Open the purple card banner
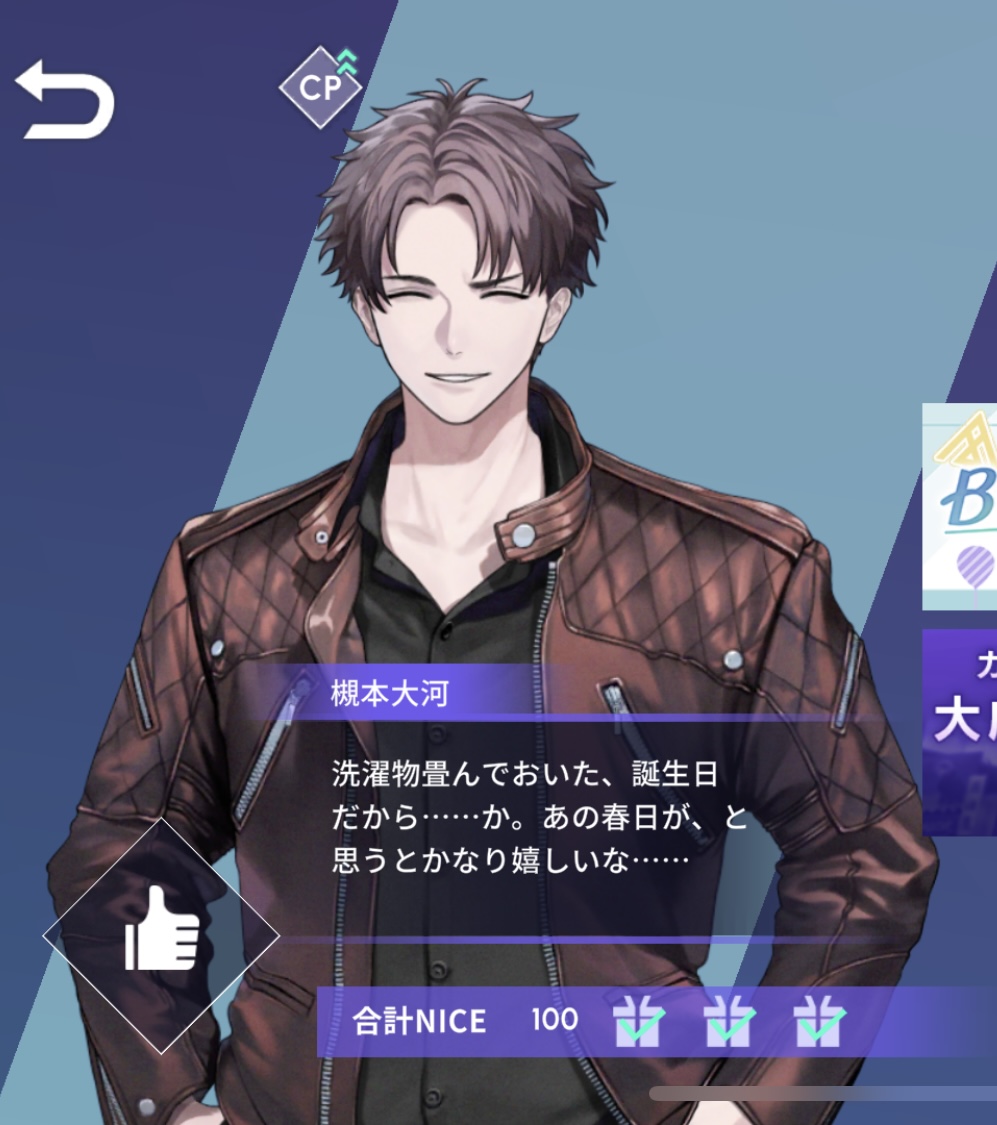The image size is (997, 1125). point(961,731)
